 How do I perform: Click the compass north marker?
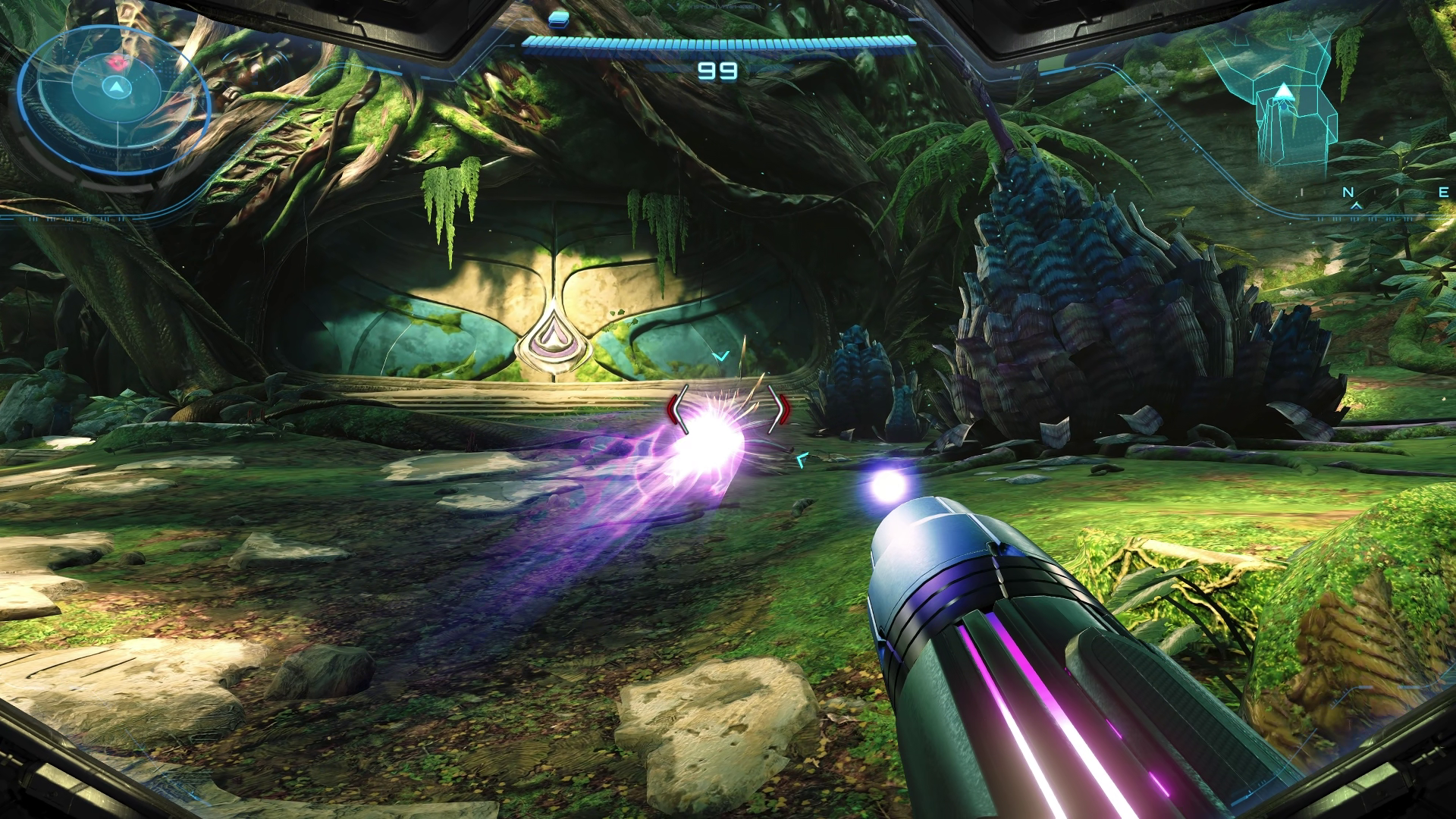1348,193
